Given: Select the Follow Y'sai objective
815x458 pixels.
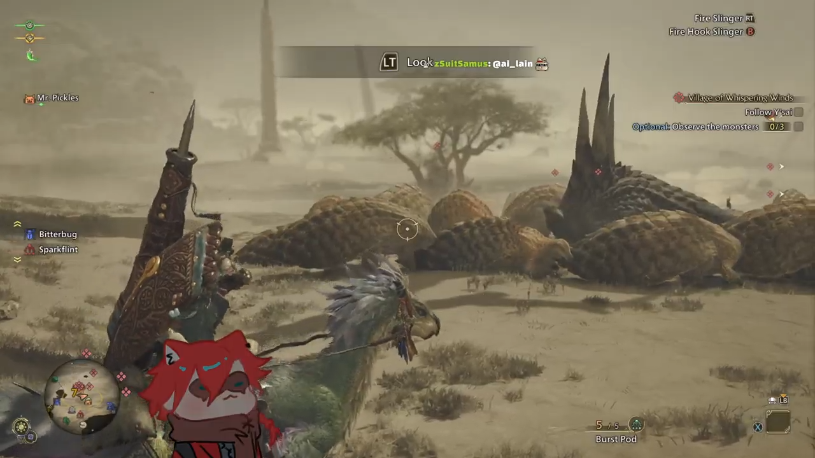Looking at the screenshot, I should point(768,112).
